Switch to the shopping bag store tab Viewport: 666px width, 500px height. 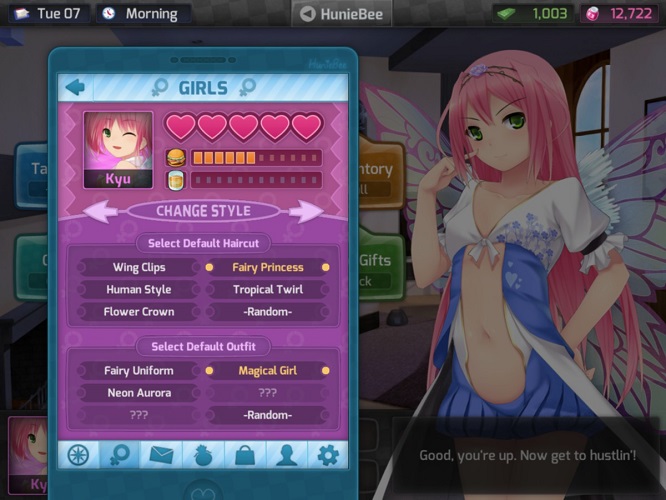244,455
